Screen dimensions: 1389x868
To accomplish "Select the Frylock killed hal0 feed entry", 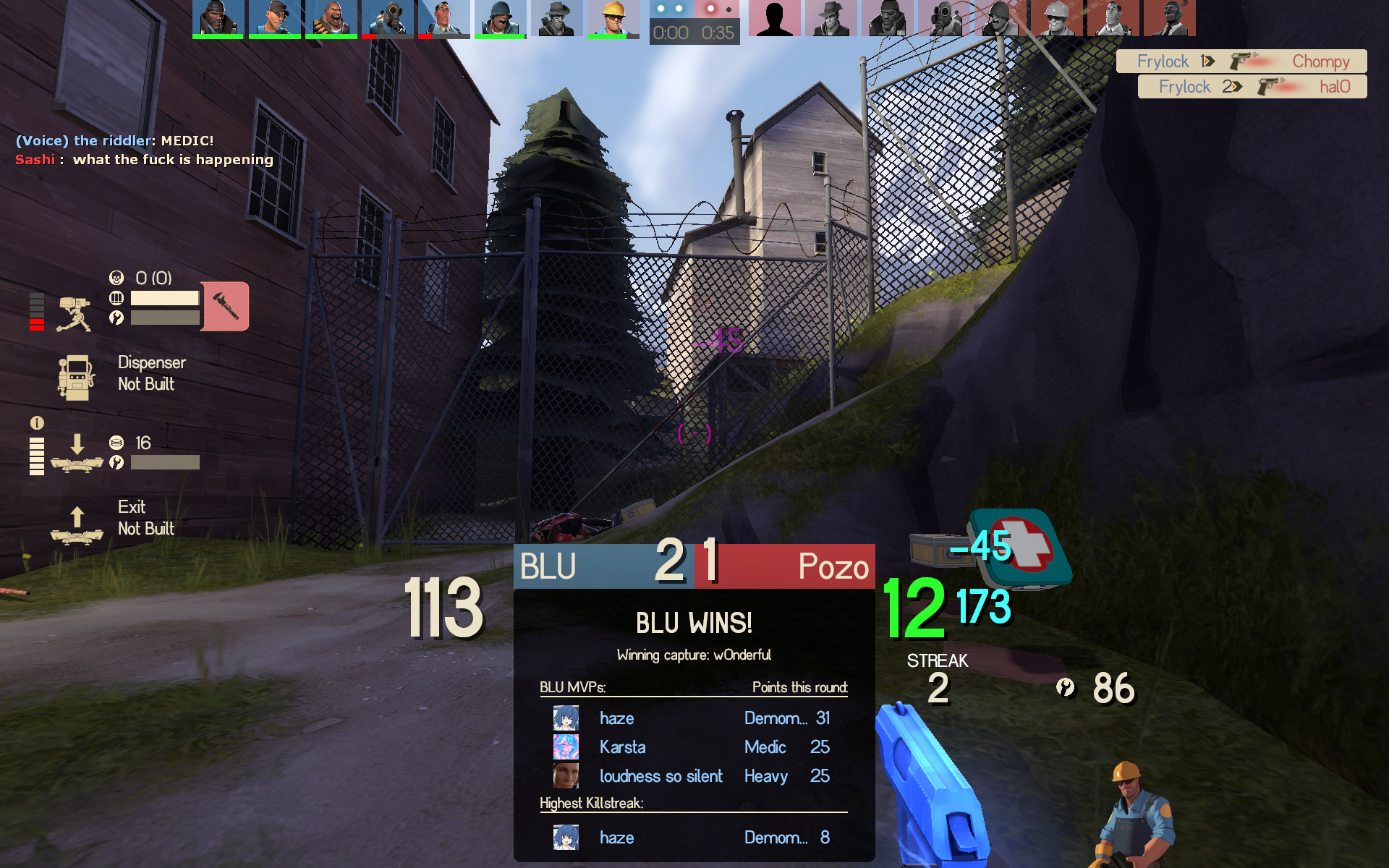I will click(1252, 87).
